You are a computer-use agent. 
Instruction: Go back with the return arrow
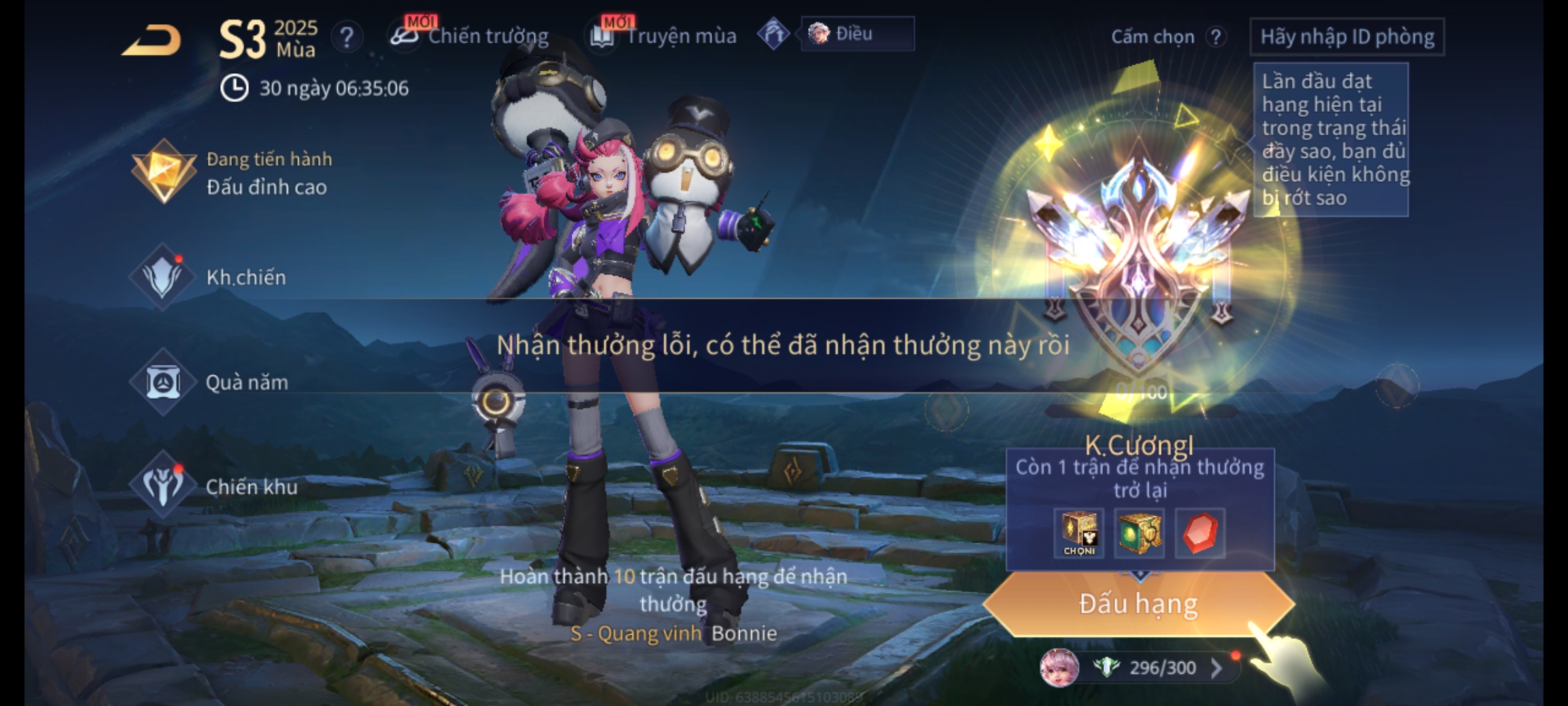(x=152, y=41)
